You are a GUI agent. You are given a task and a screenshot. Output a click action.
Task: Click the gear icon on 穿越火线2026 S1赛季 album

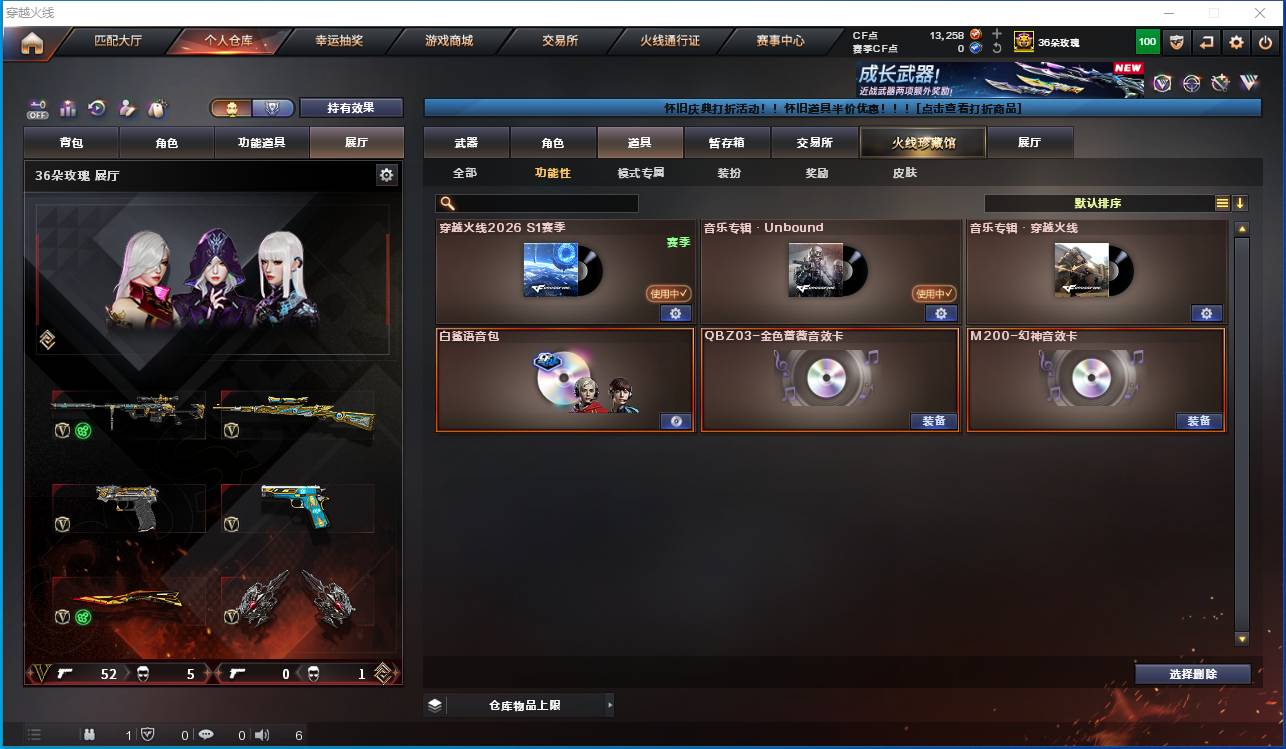pos(675,313)
